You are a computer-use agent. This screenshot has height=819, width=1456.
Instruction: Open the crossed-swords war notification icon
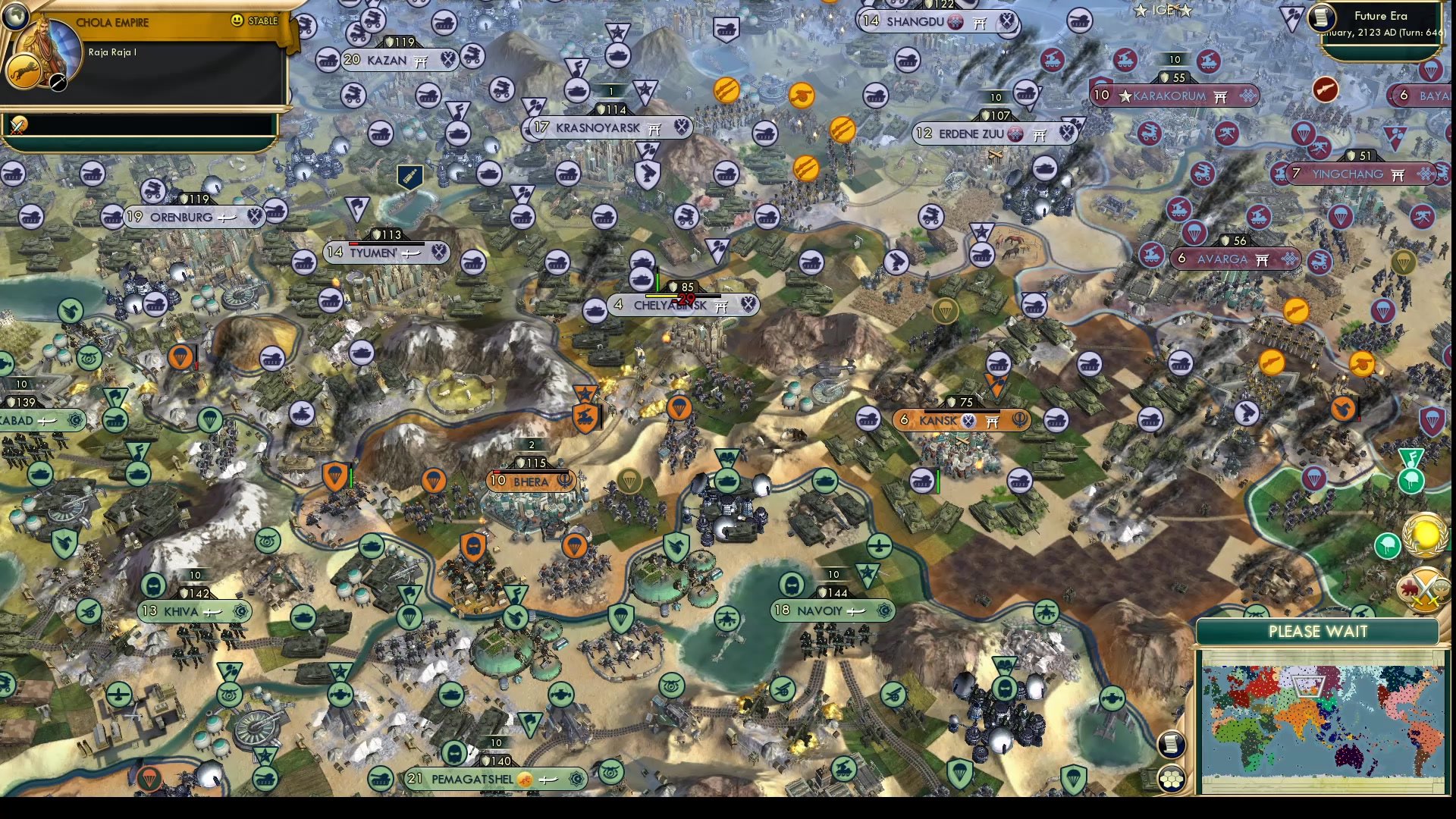(x=1423, y=590)
